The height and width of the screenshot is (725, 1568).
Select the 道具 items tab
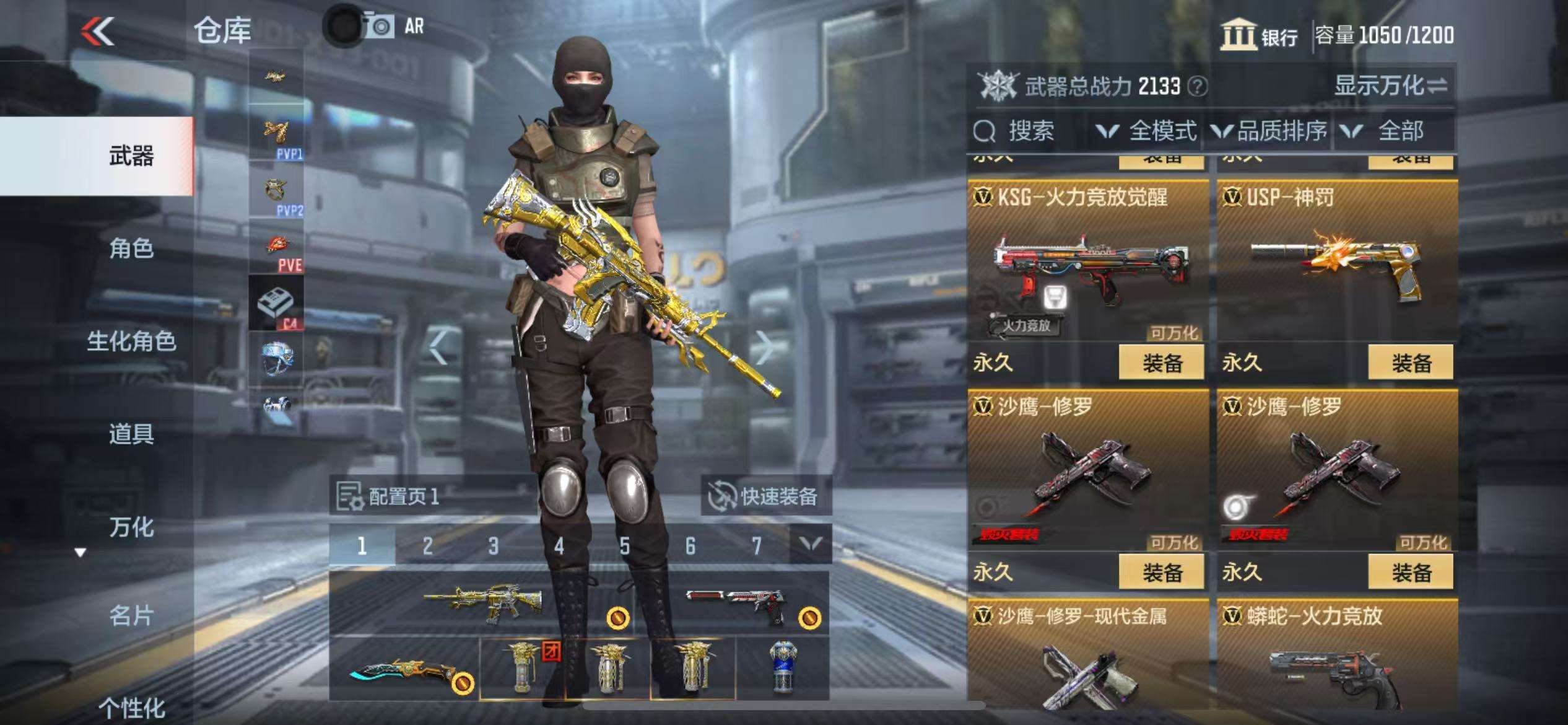coord(131,434)
